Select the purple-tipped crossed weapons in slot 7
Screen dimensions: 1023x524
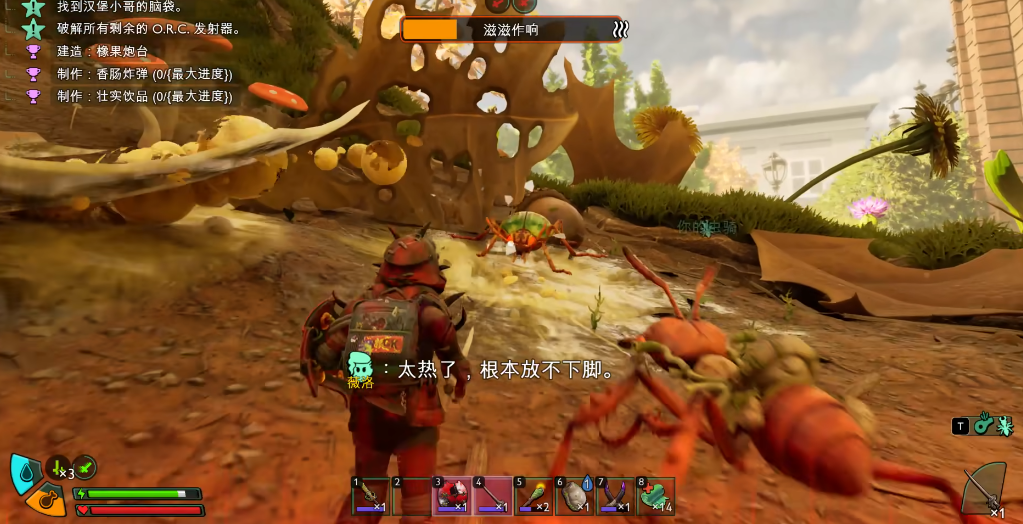coord(615,495)
